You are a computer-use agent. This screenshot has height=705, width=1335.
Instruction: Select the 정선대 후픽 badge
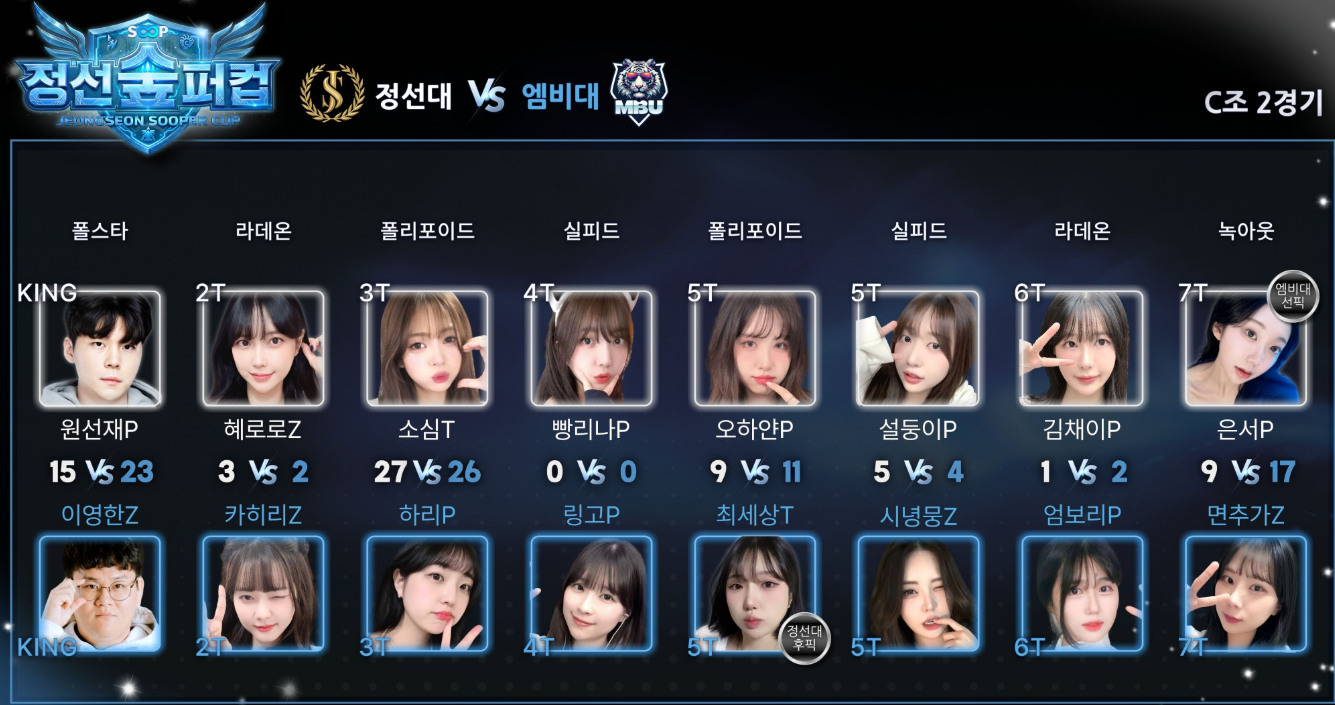(x=803, y=638)
